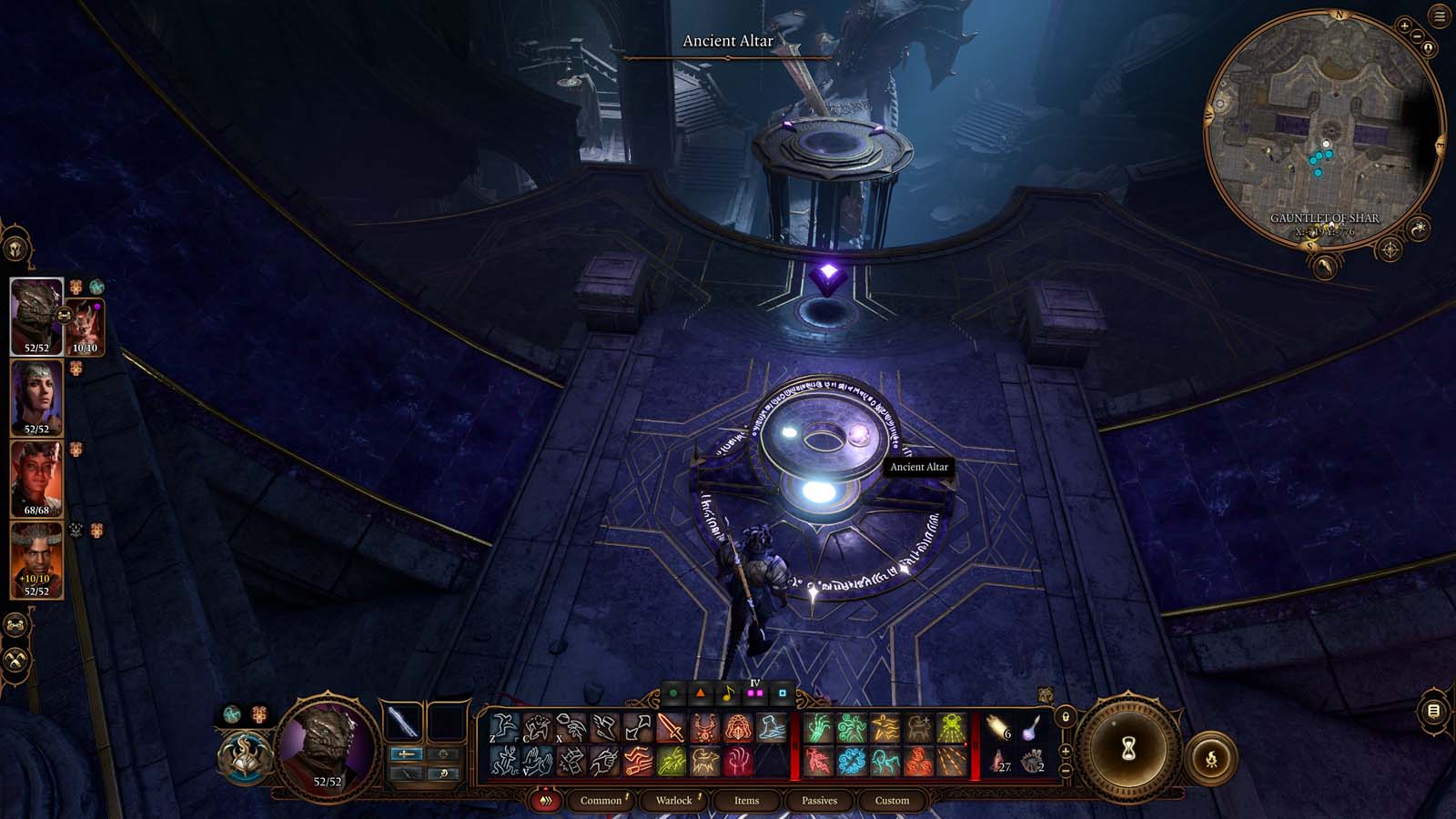Select the main-hand flaming sword attack
Viewport: 1456px width, 819px height.
(670, 728)
